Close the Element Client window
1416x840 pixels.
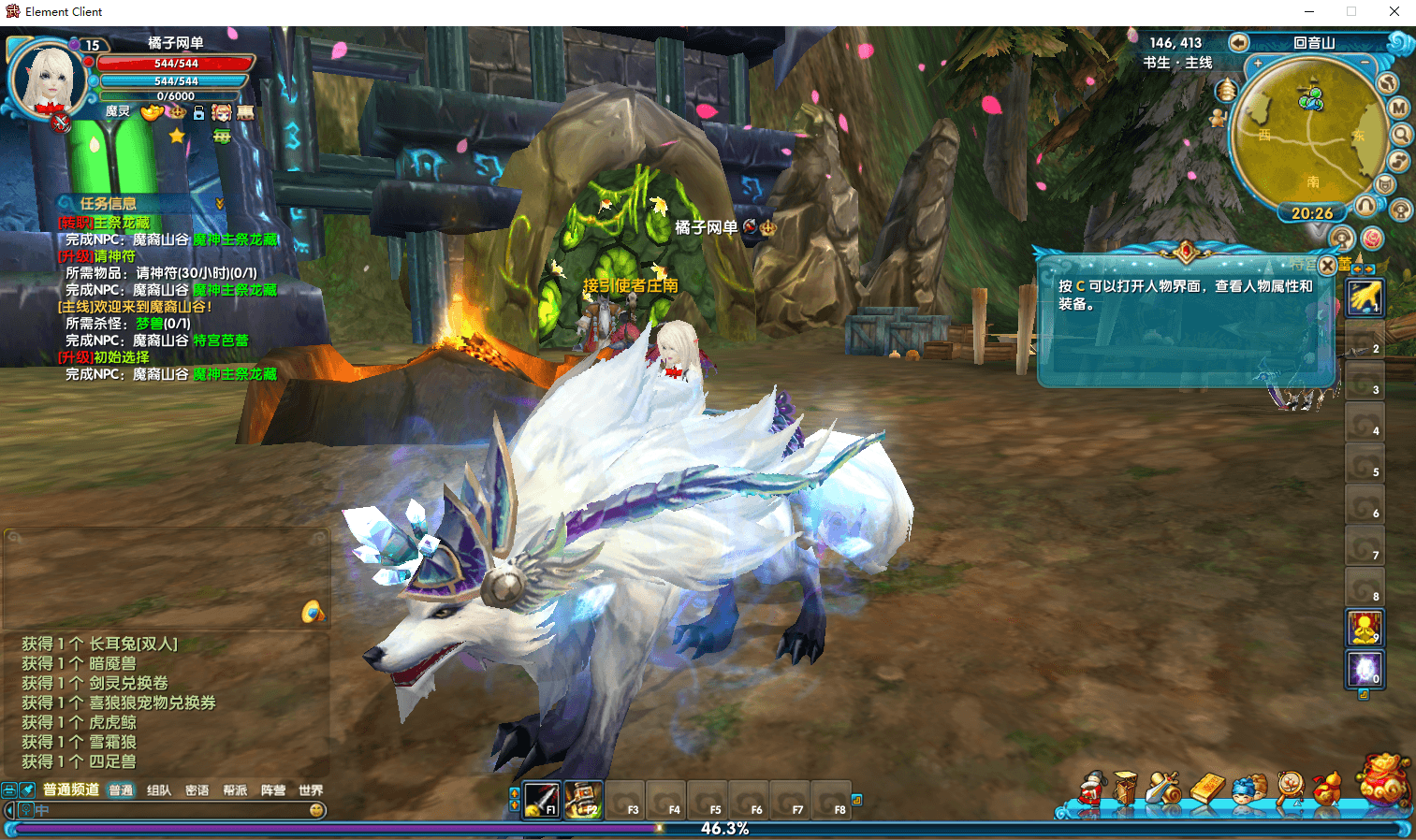(x=1394, y=12)
